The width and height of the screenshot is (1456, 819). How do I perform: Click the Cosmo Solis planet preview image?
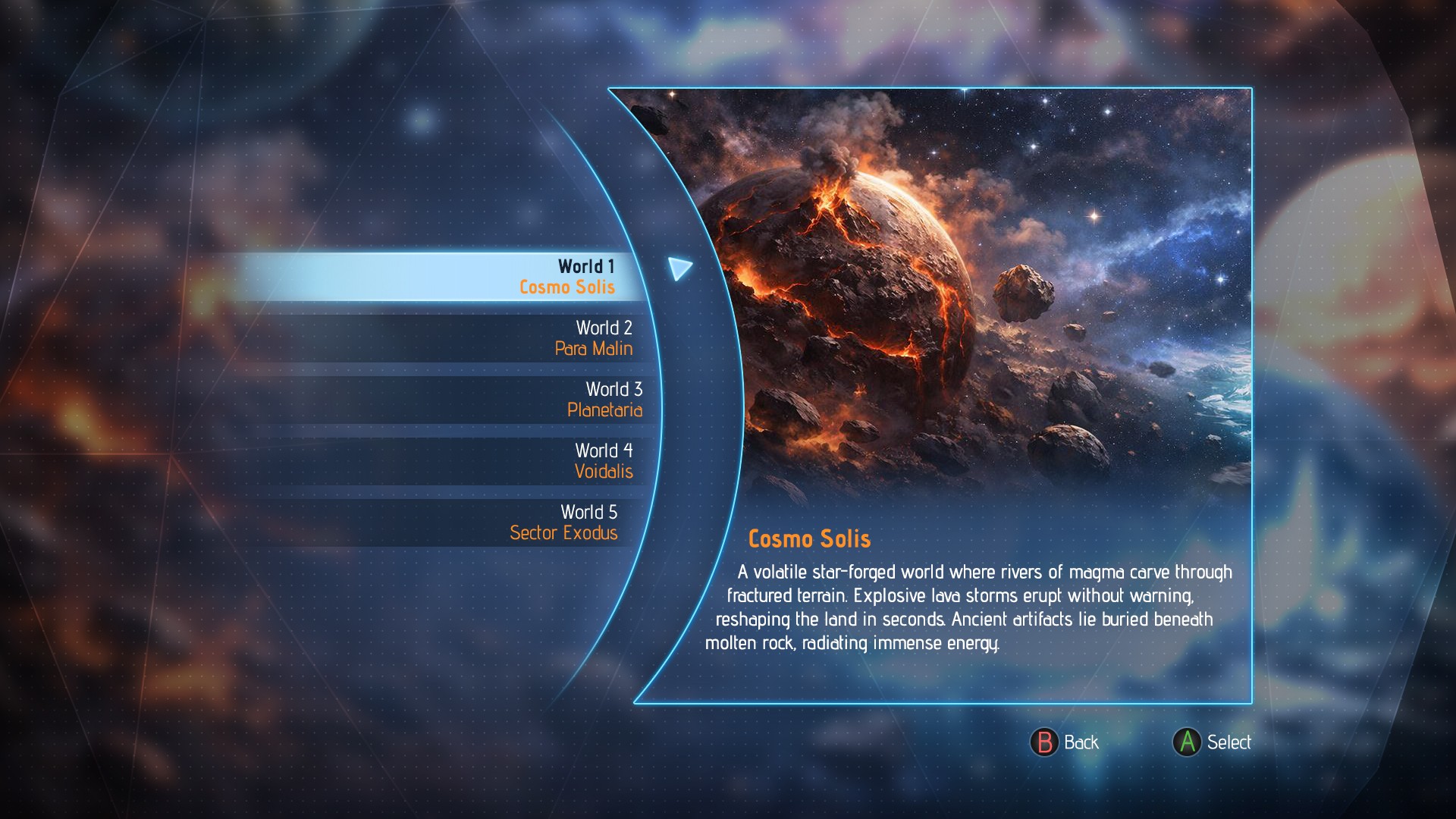pyautogui.click(x=986, y=296)
